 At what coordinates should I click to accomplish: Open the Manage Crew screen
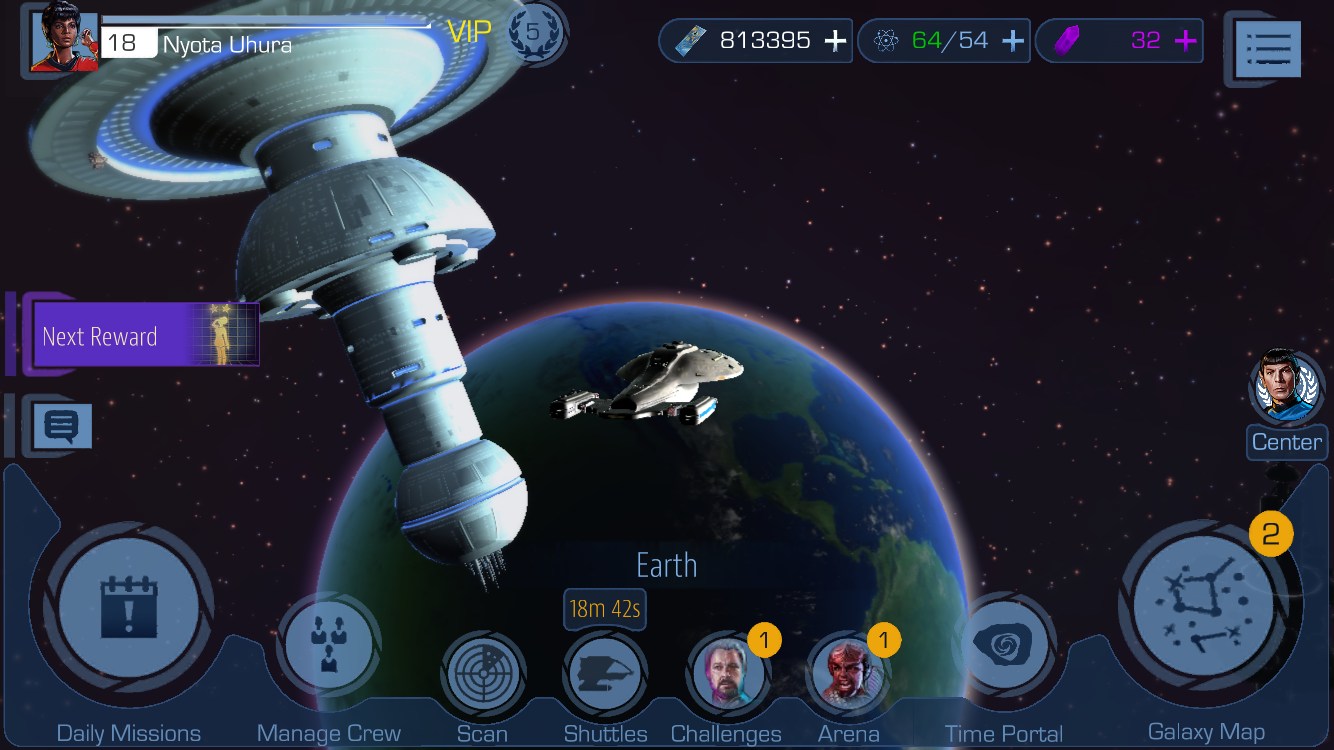coord(328,645)
